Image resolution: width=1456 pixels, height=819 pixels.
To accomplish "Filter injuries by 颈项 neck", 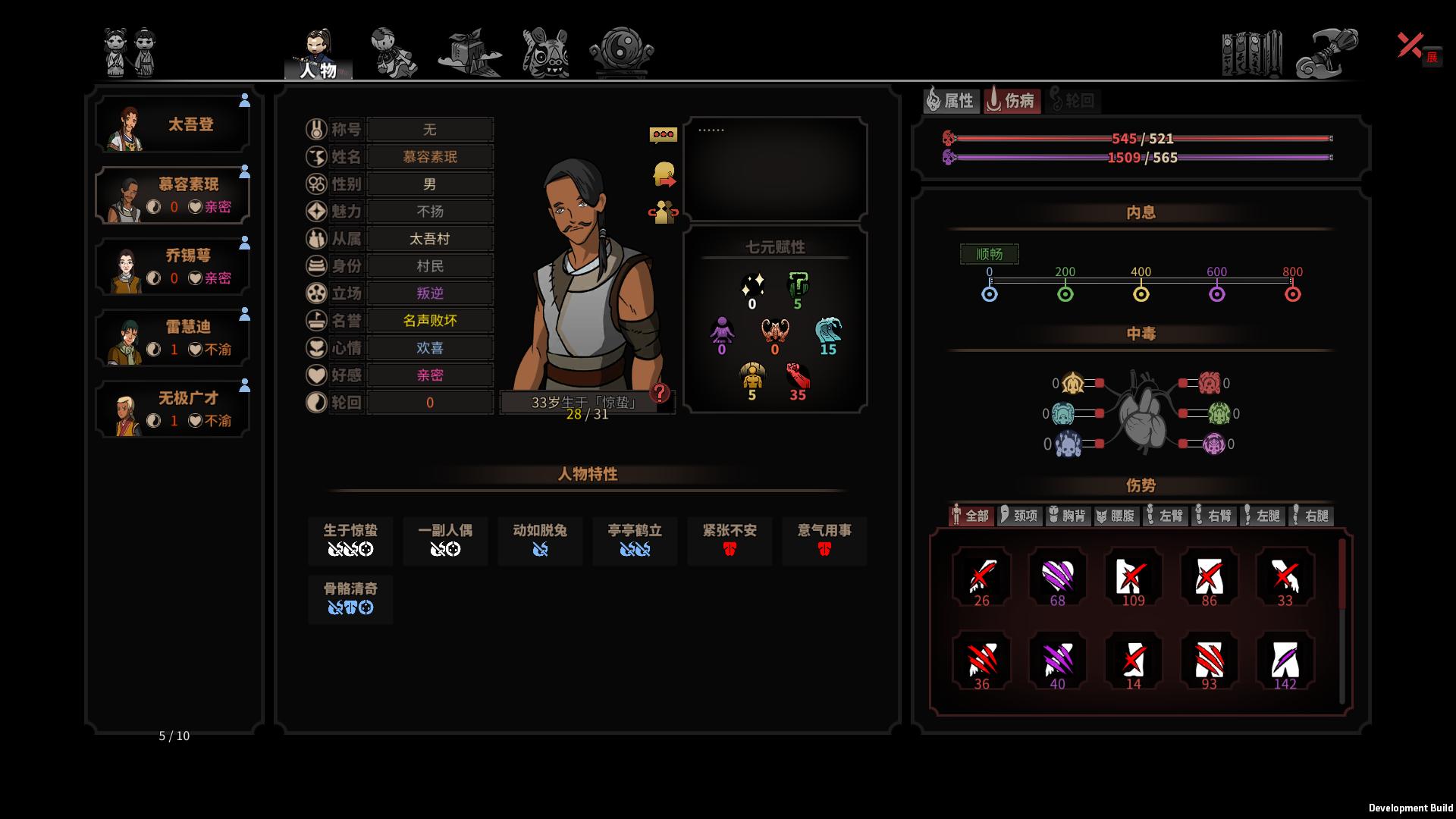I will 1019,516.
